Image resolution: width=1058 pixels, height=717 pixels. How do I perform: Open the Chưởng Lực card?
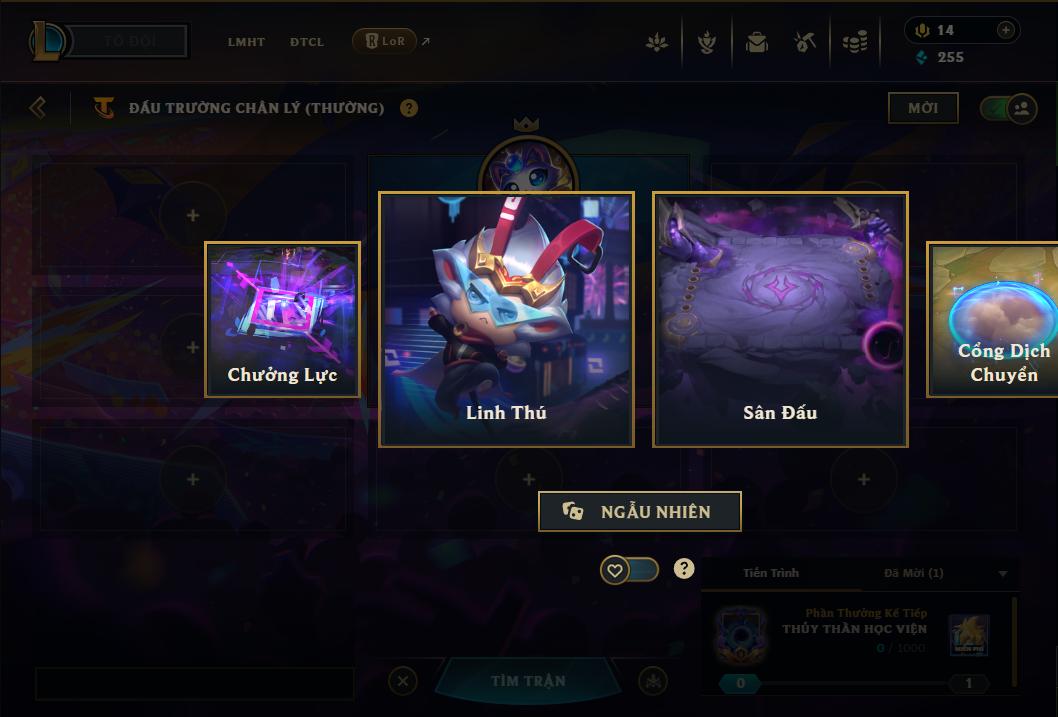point(282,319)
